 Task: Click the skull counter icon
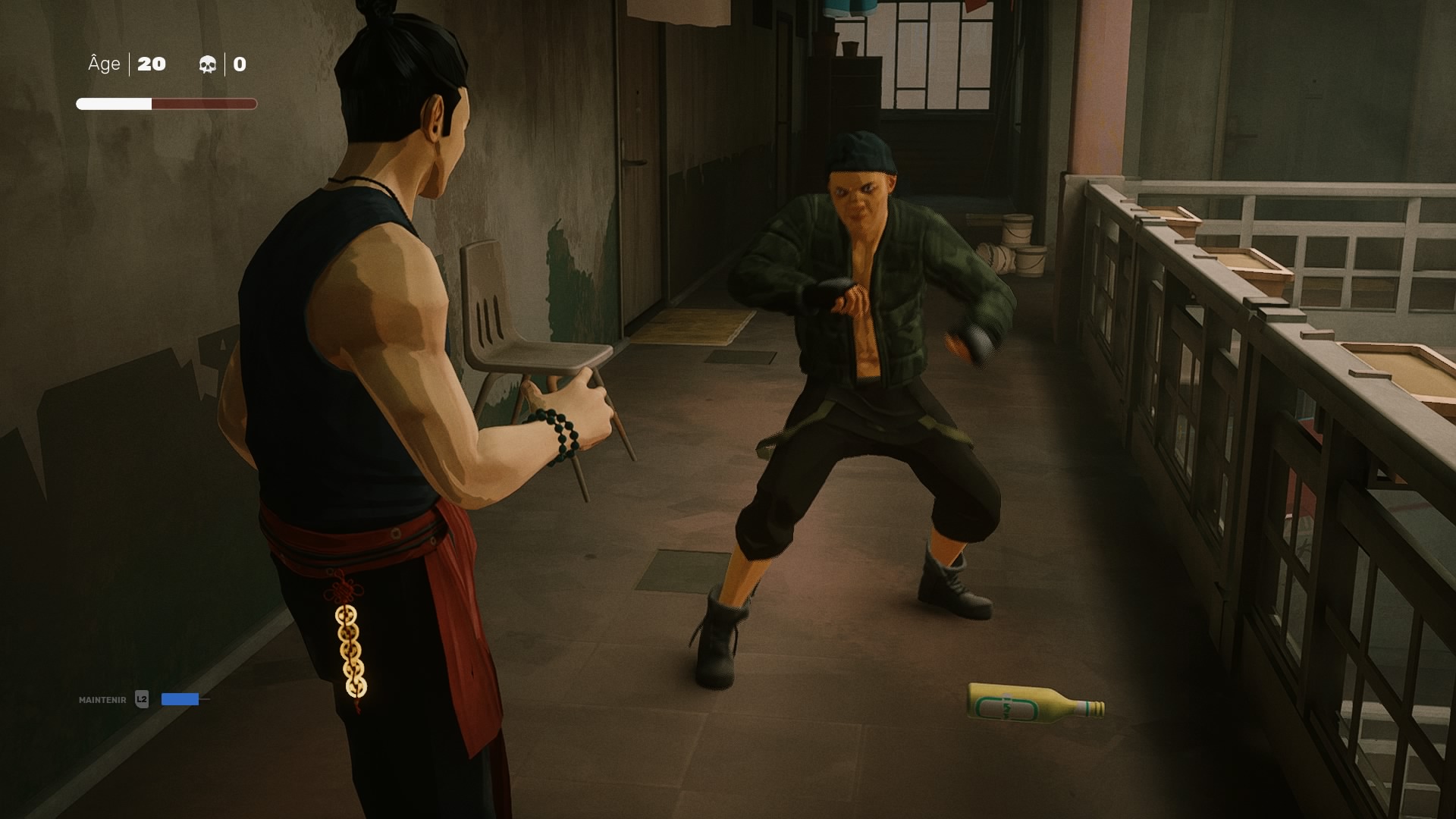[x=208, y=64]
